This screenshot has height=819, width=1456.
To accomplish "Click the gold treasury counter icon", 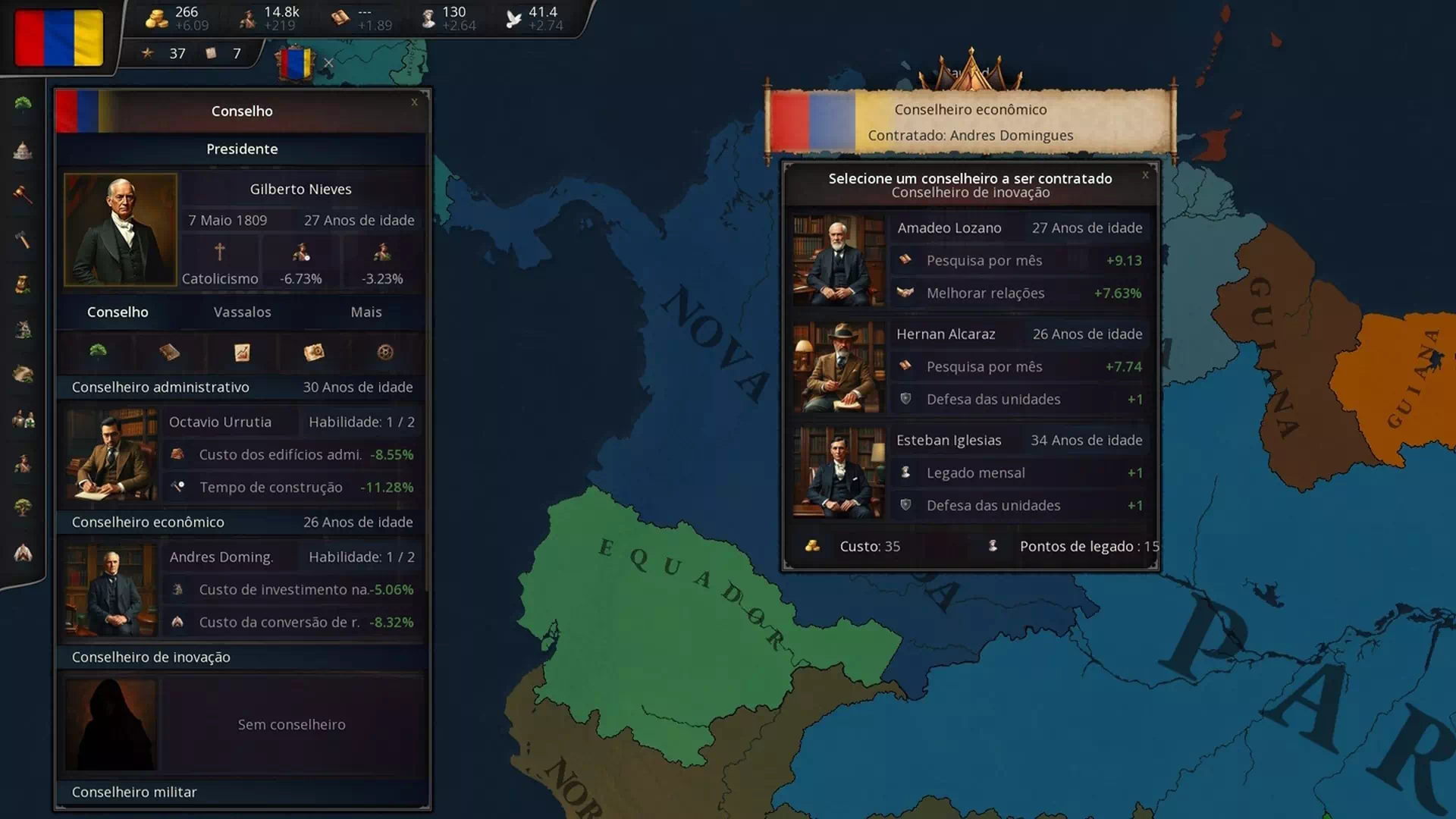I will click(157, 18).
